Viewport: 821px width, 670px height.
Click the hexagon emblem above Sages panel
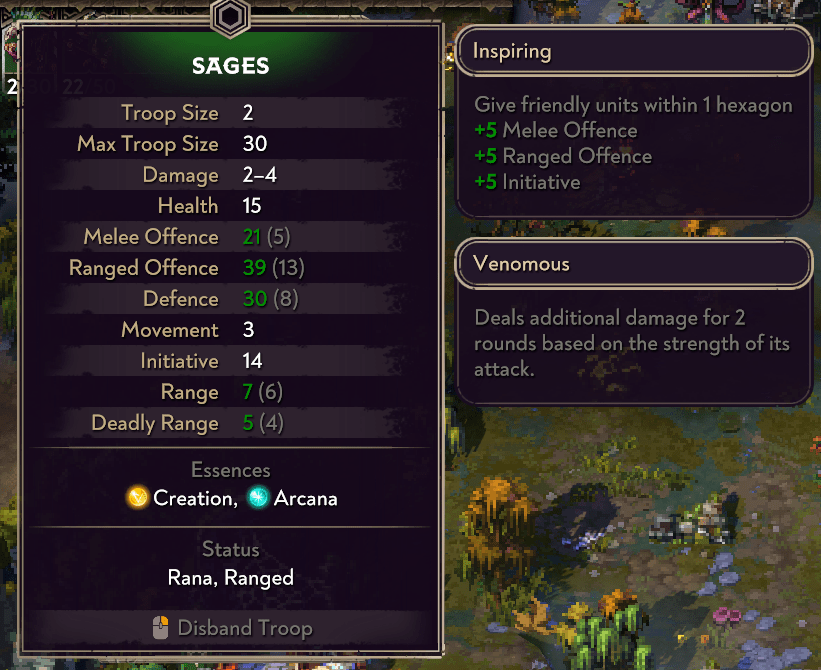pos(230,18)
